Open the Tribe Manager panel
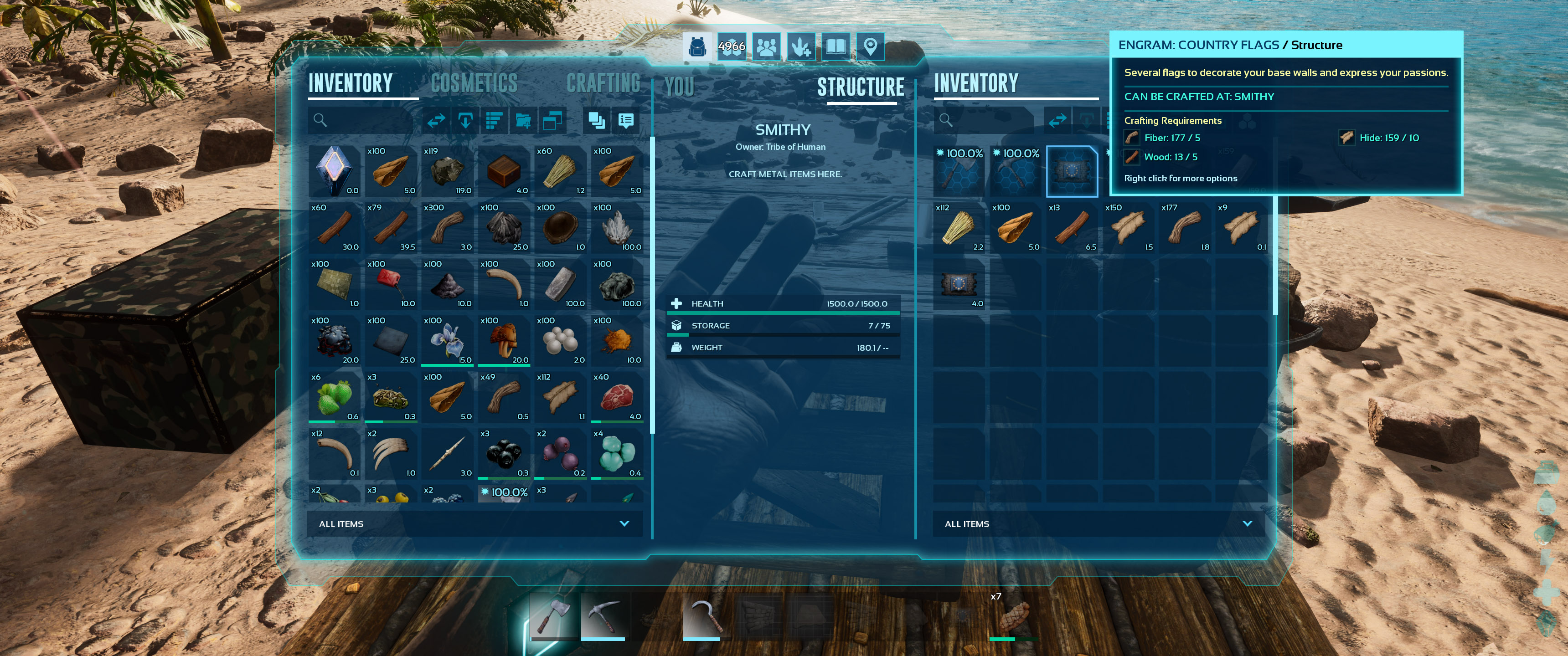This screenshot has width=1568, height=656. (x=766, y=46)
